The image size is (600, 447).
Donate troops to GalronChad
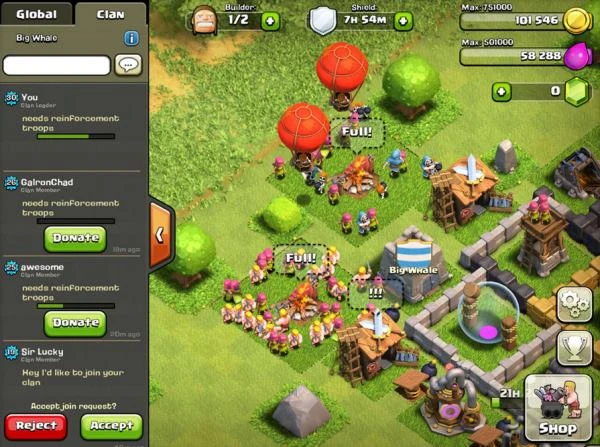74,238
